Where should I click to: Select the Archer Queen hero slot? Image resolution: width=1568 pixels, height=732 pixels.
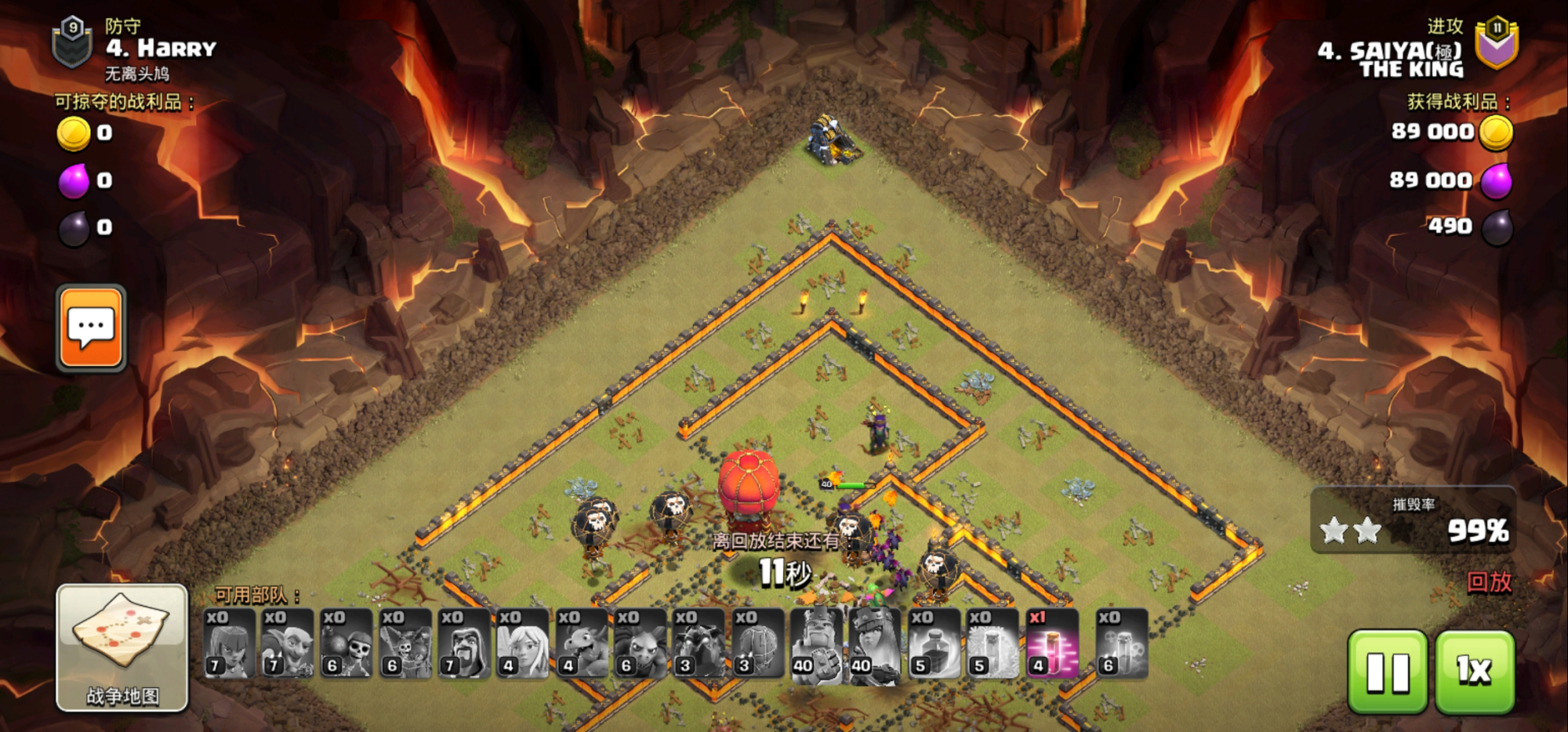875,643
